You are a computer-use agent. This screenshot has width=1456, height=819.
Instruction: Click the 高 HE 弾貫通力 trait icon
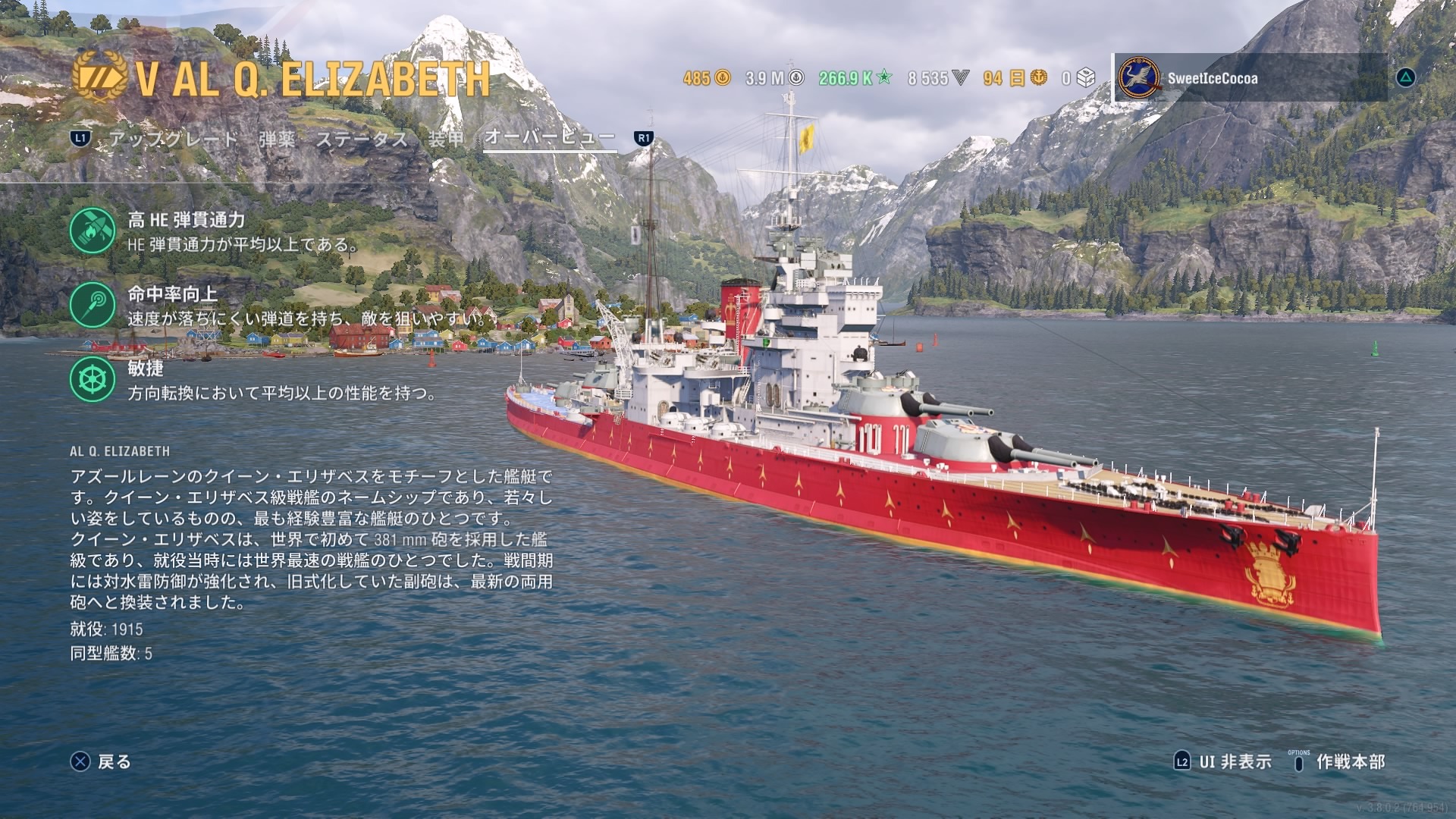click(93, 231)
